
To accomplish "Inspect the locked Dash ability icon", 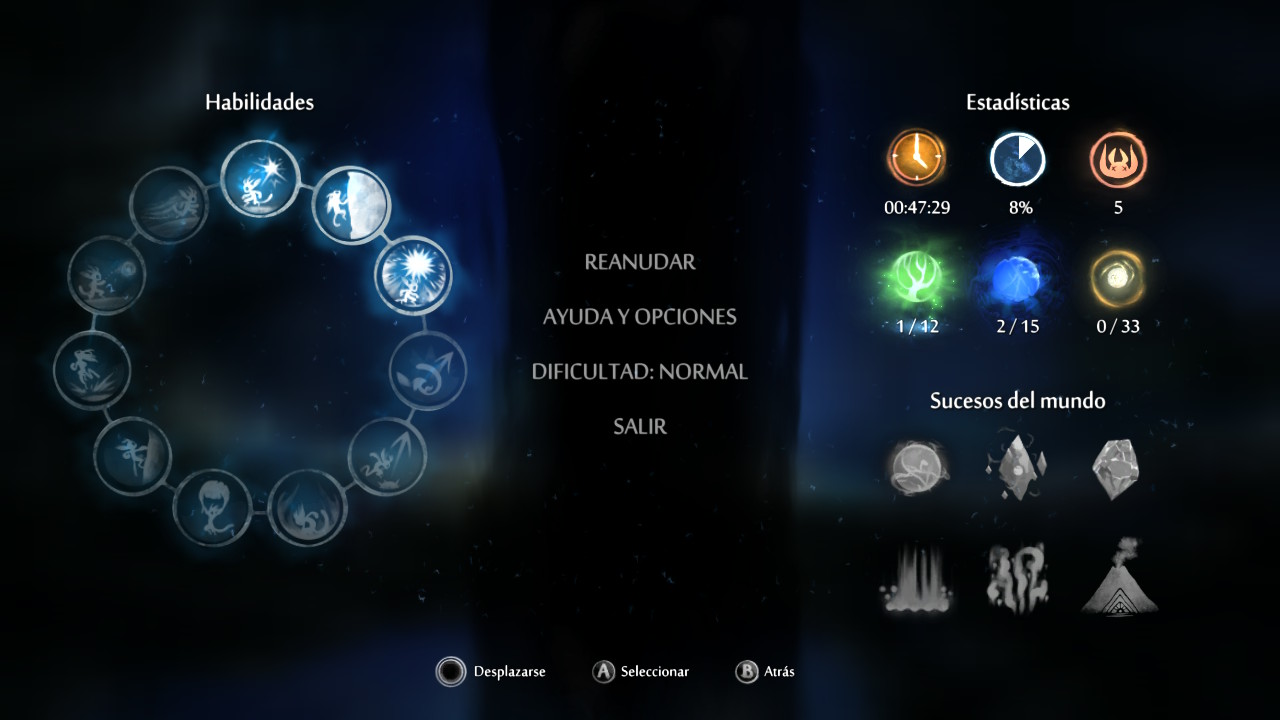I will pyautogui.click(x=169, y=204).
